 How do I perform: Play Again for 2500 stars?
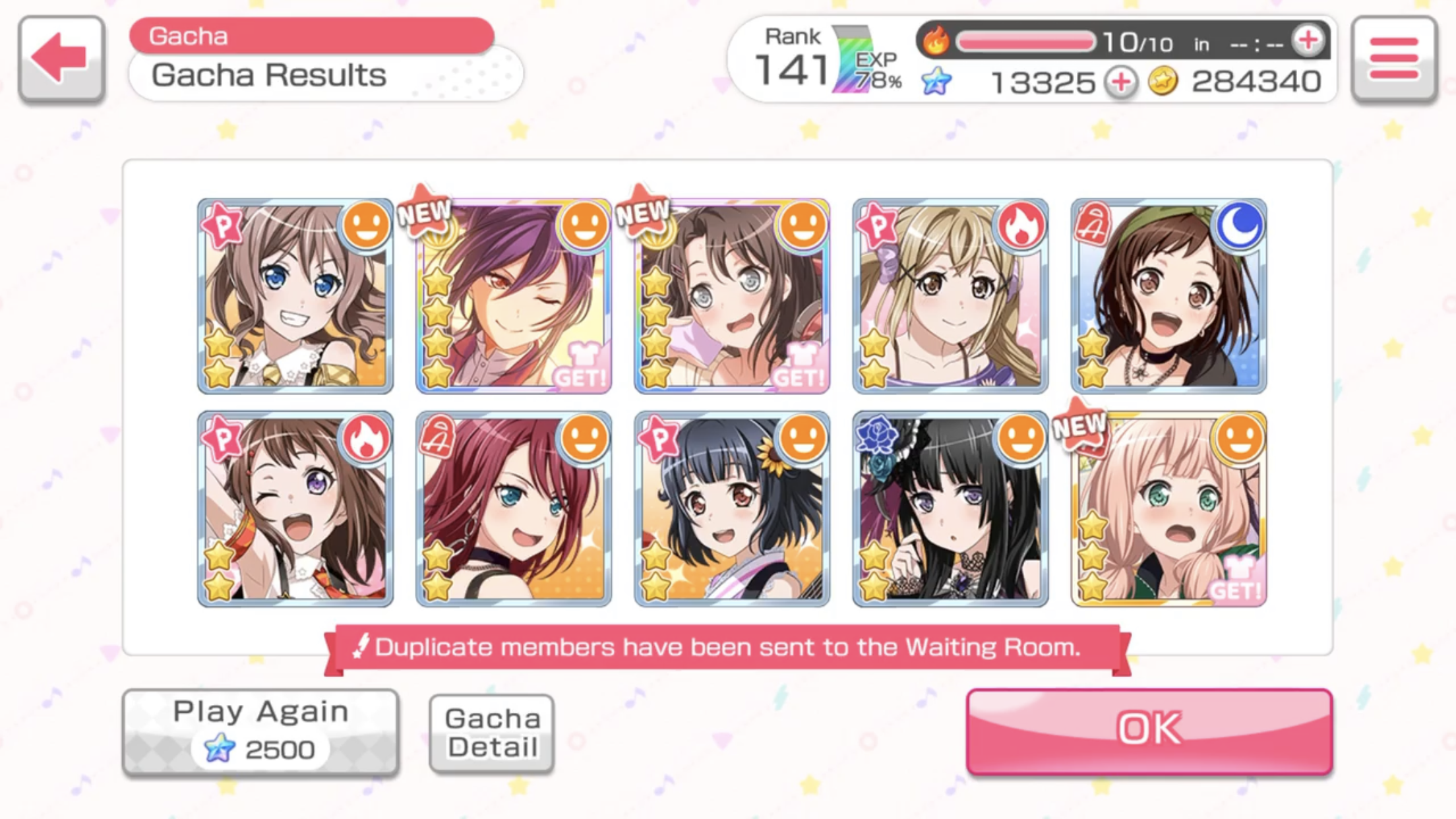click(260, 731)
